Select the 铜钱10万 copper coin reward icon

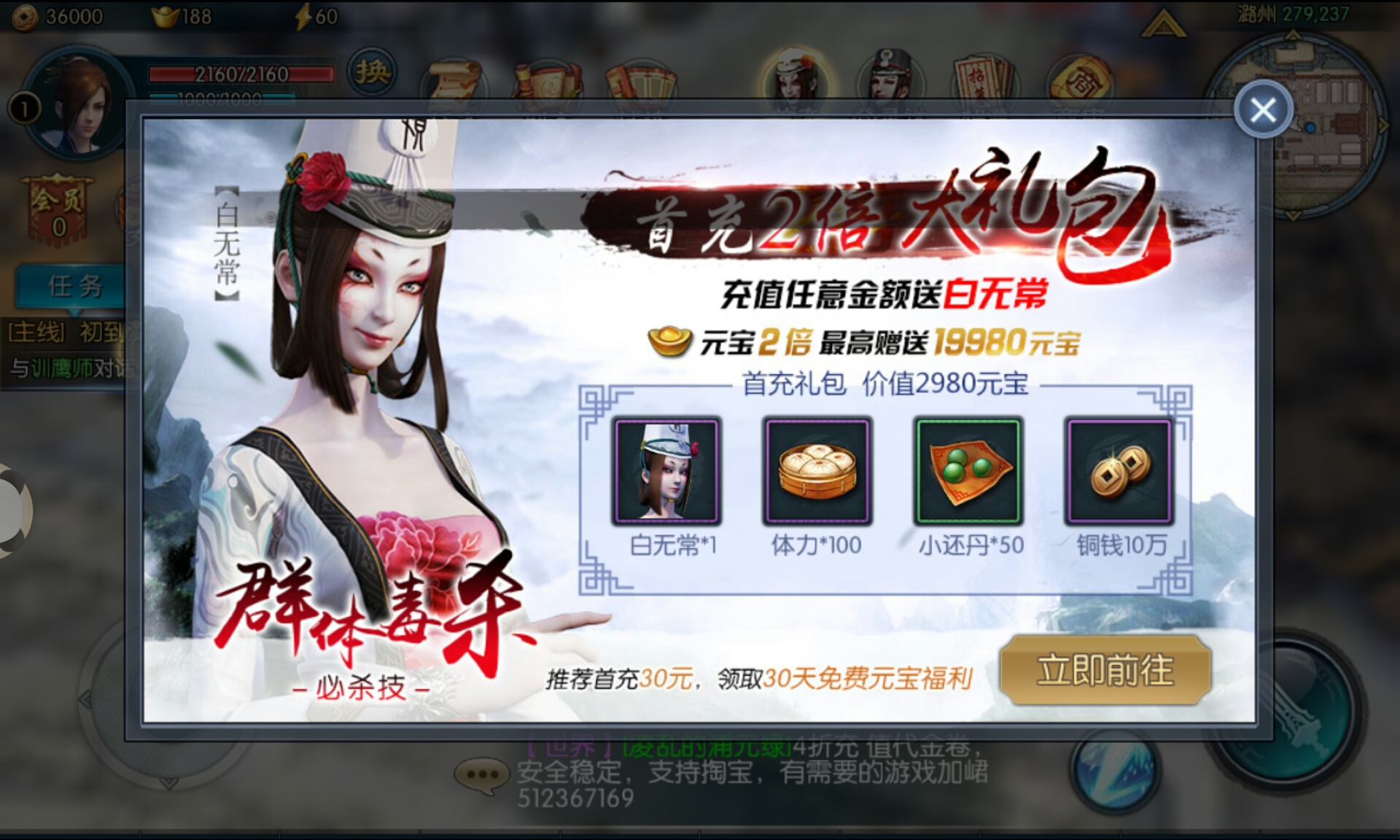tap(1118, 470)
